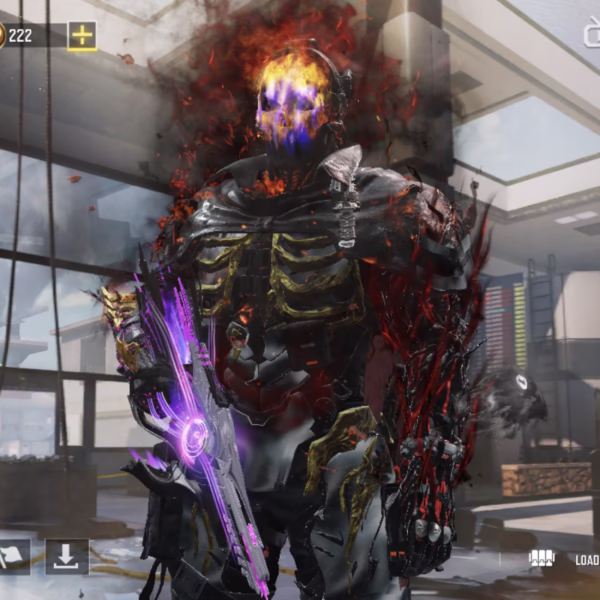Tap the yellow plus button to add currency
Screen dimensions: 600x600
click(x=82, y=36)
